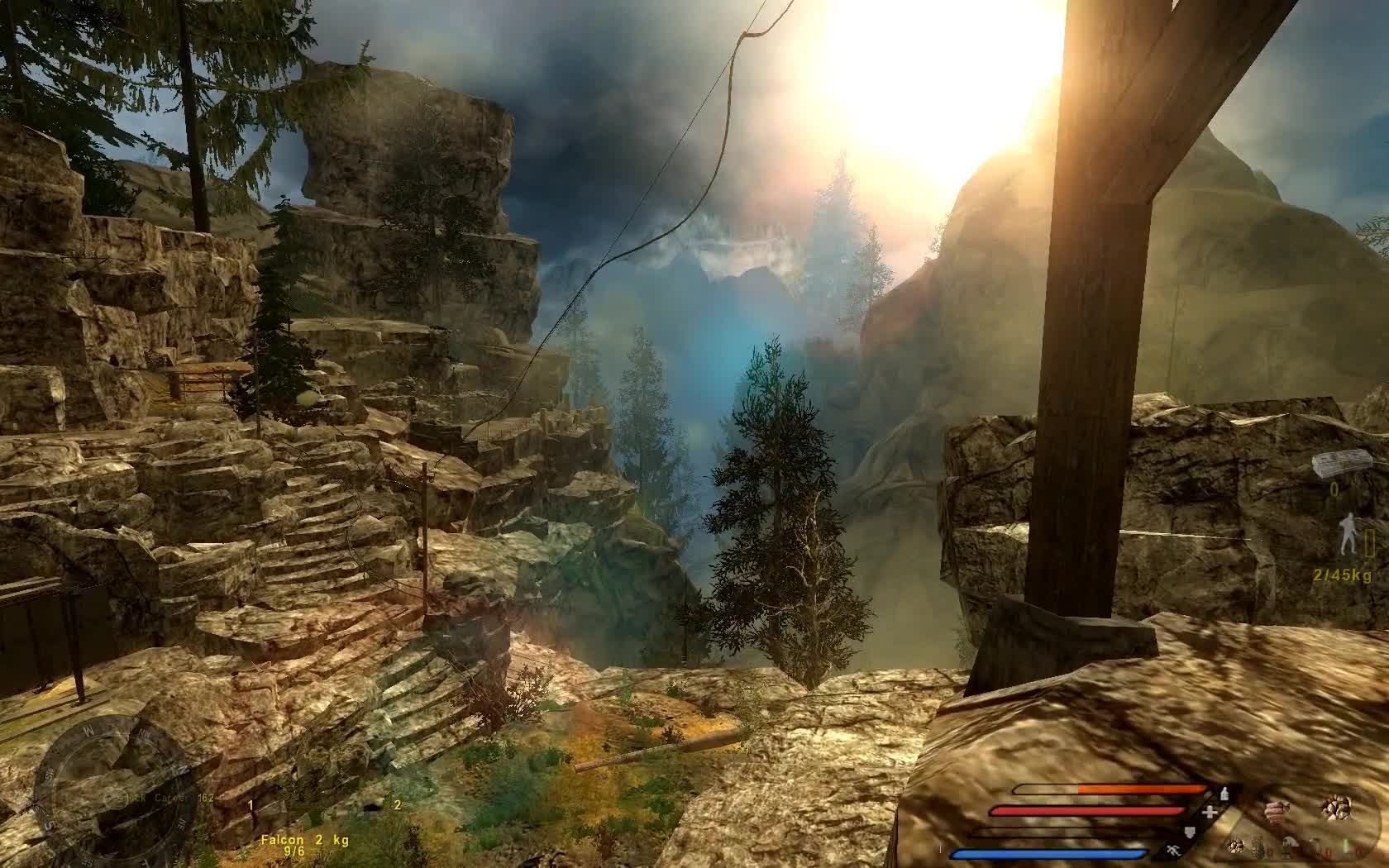The height and width of the screenshot is (868, 1389).
Task: Switch stance by clicking the posture indicator
Action: click(1348, 532)
